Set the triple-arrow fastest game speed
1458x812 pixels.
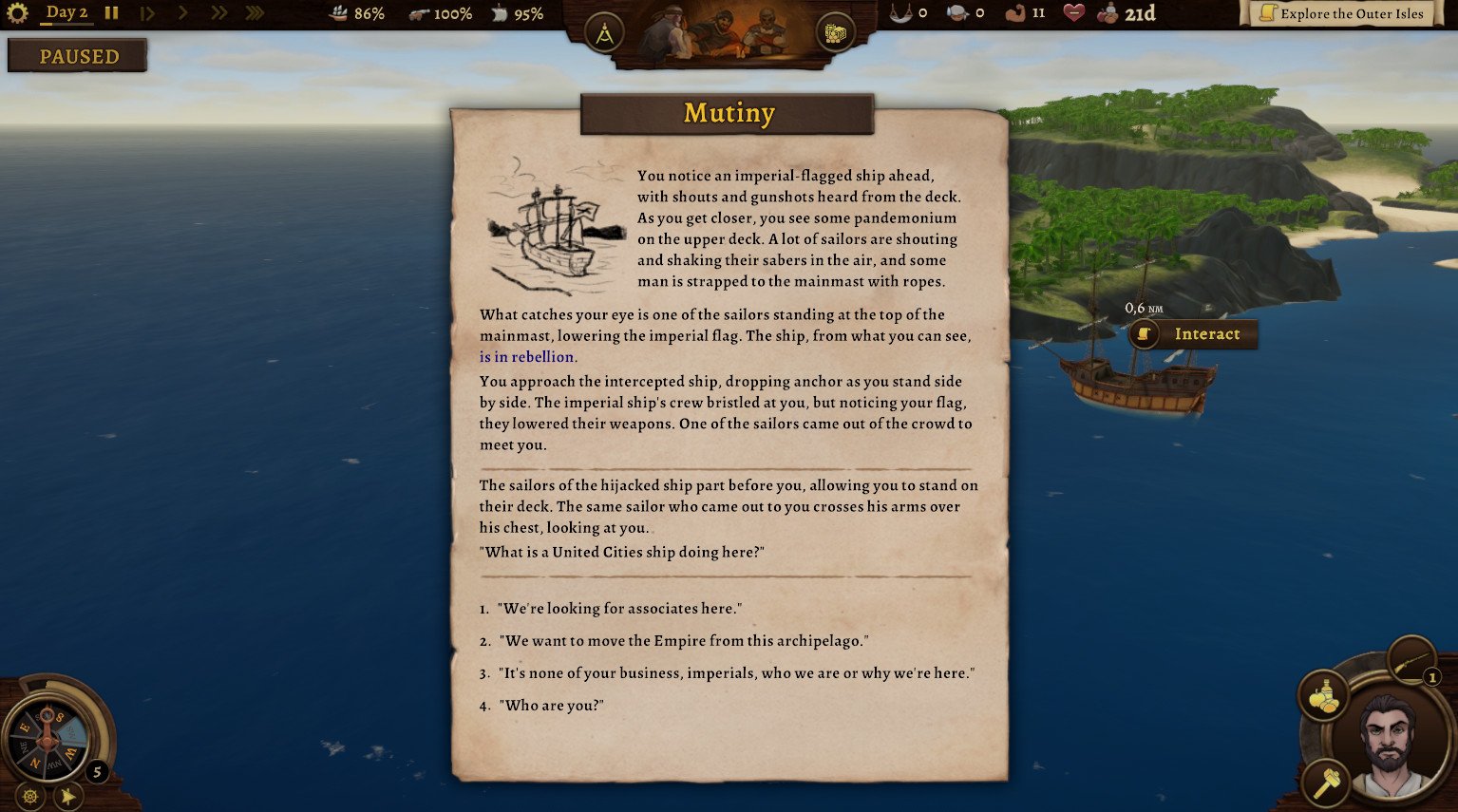[254, 13]
